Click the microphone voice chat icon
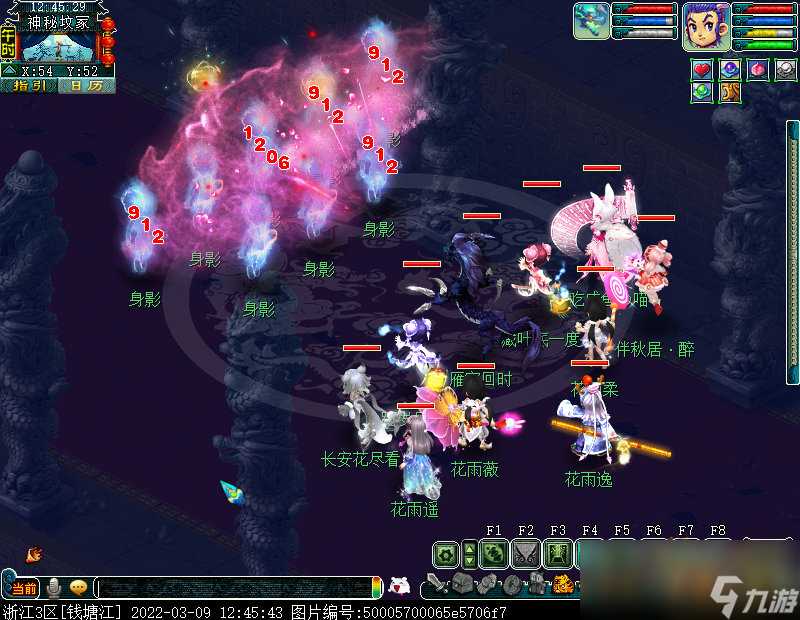 click(x=54, y=588)
